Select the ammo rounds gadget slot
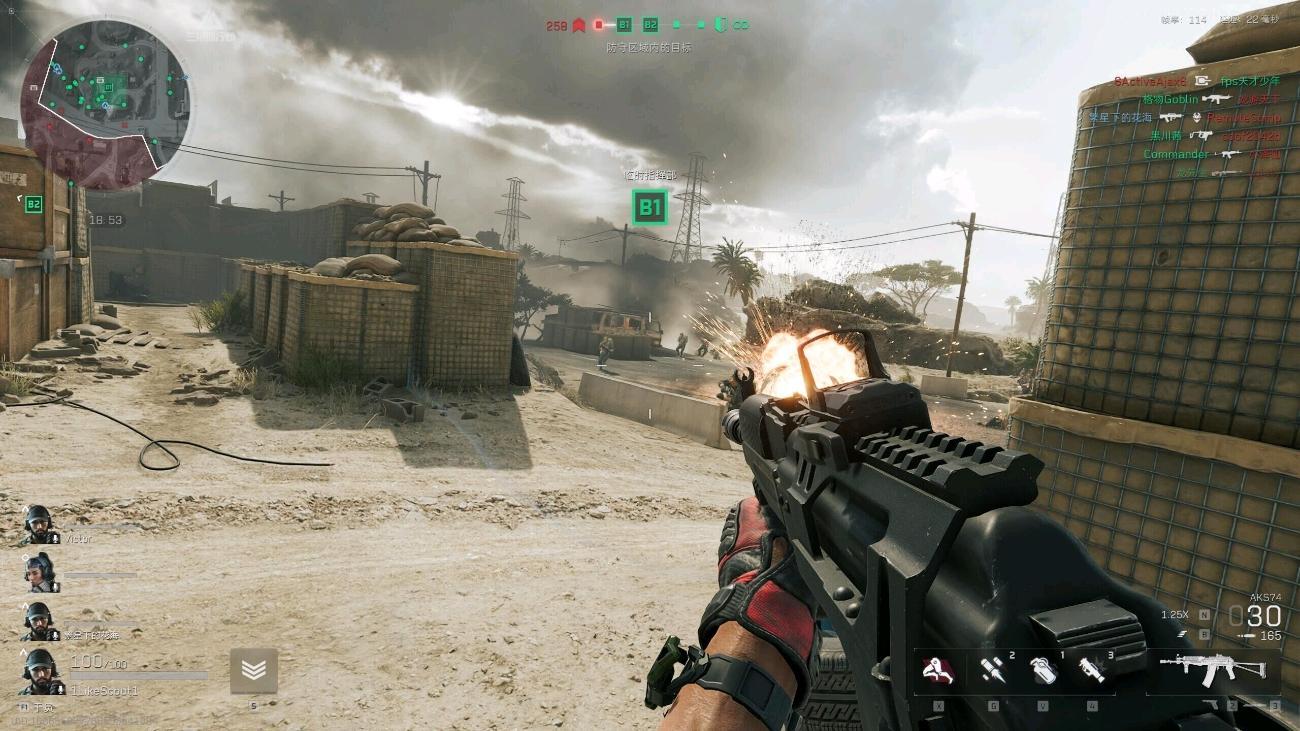Screen dimensions: 1300x731 click(992, 670)
